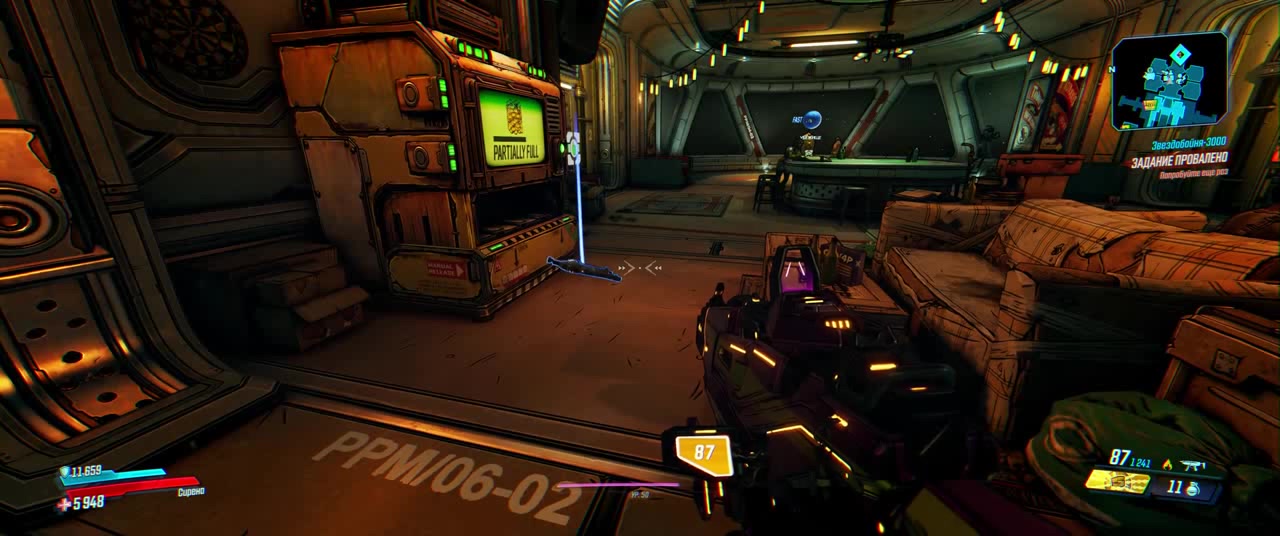Click the diamond objective marker on the minimap

[x=1181, y=54]
